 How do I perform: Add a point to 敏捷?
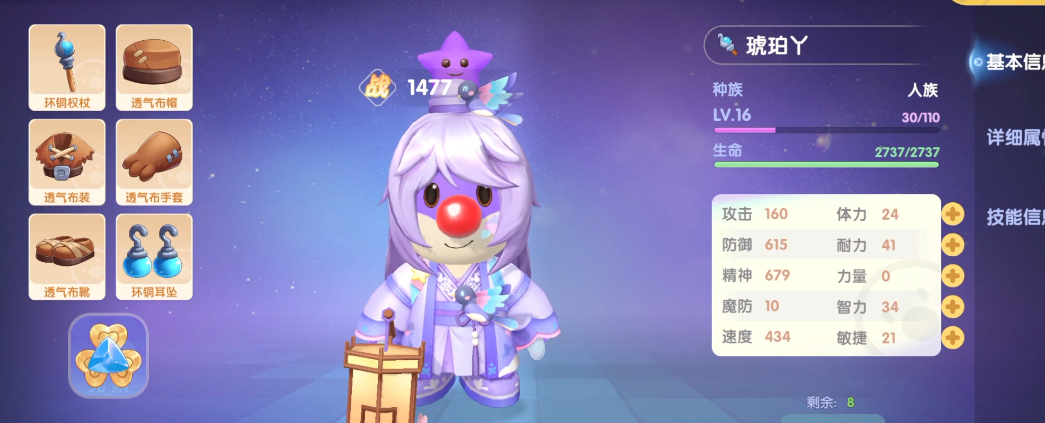pos(952,337)
